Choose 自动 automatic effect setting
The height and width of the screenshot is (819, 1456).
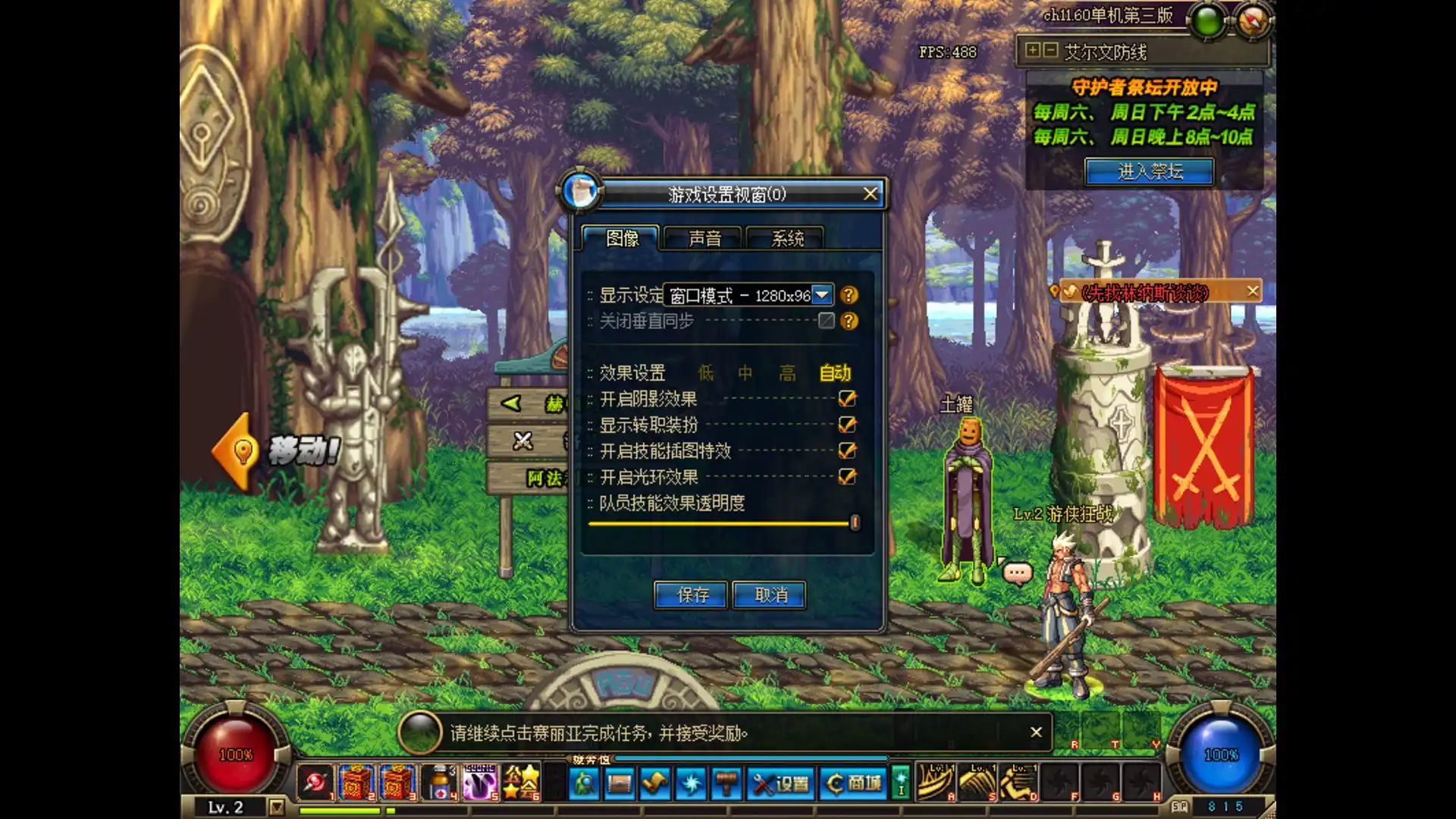pyautogui.click(x=835, y=373)
